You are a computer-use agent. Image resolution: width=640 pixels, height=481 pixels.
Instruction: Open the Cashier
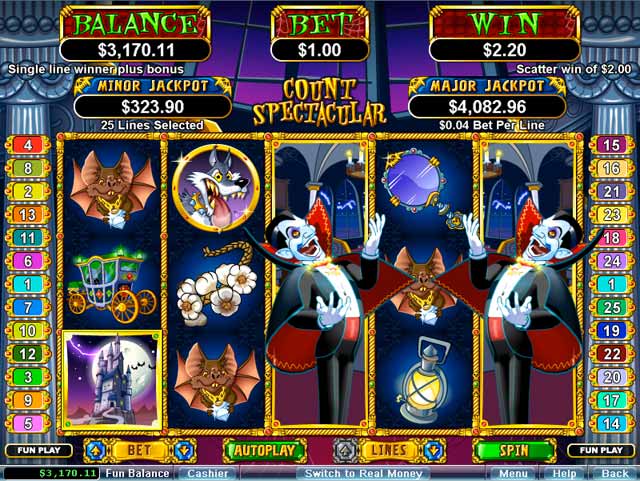coord(208,473)
